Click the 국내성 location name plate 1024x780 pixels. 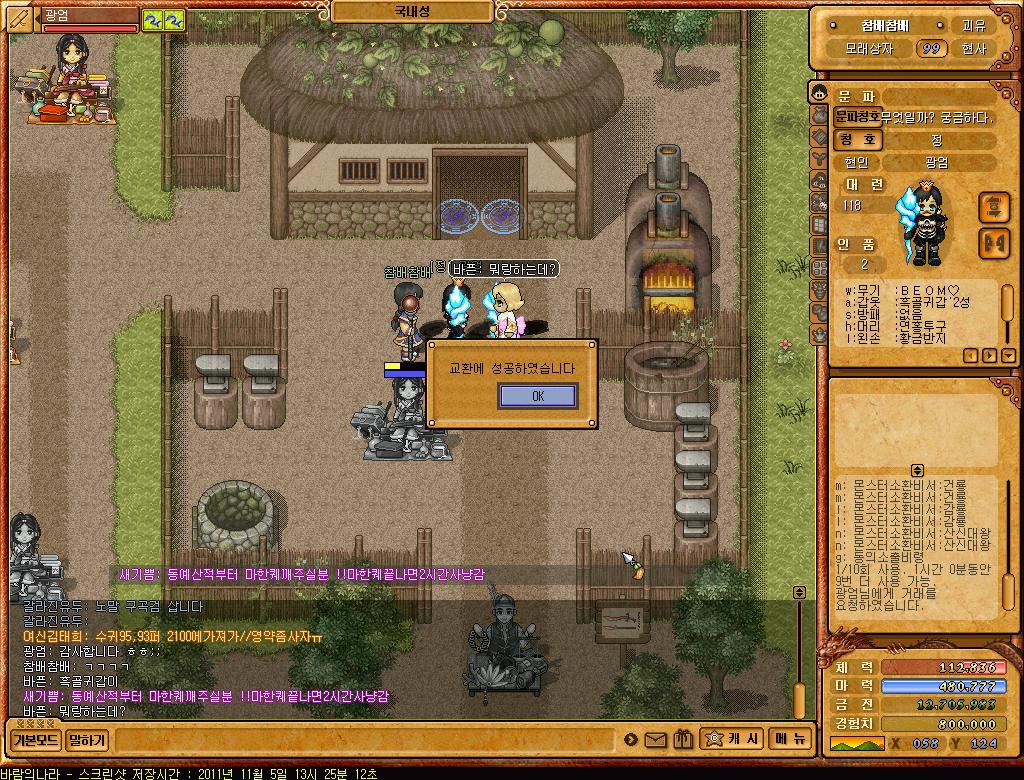point(411,12)
